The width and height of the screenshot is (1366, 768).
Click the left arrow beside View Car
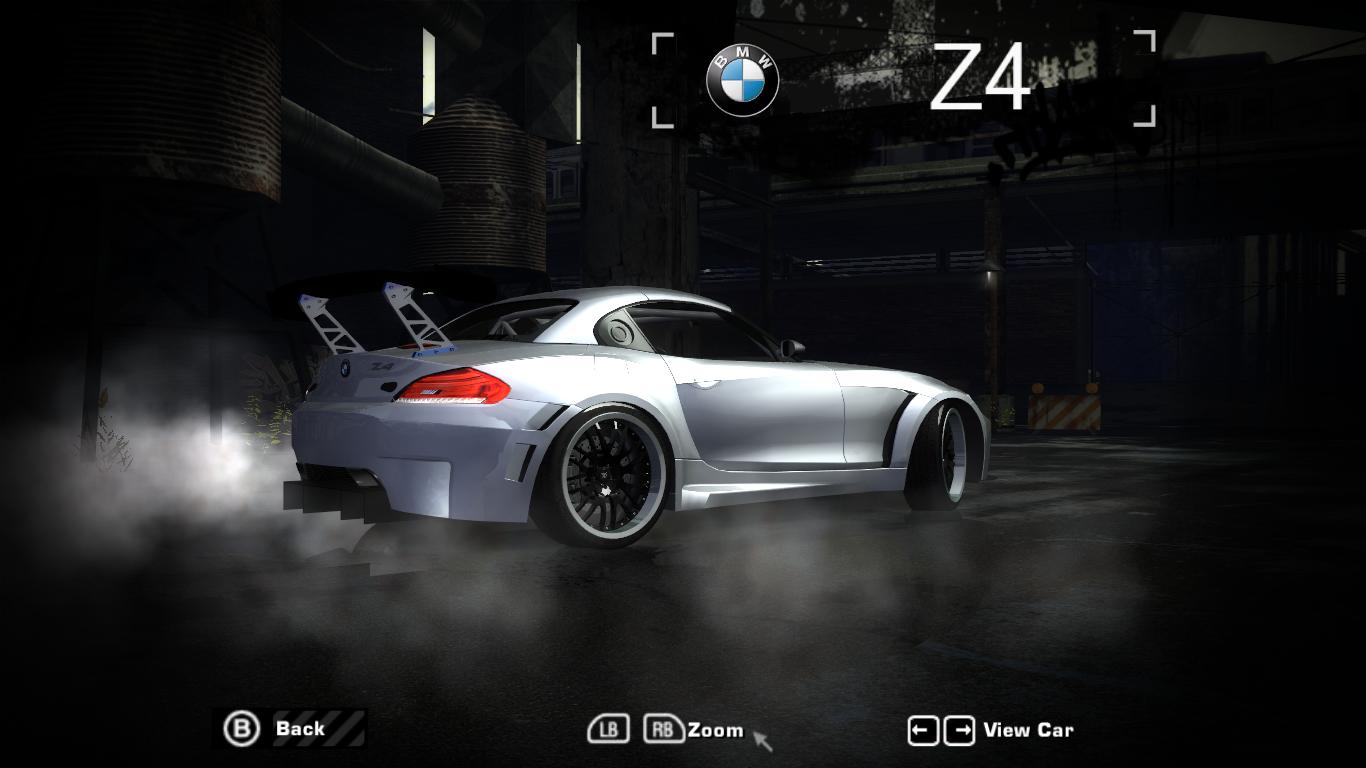click(922, 731)
